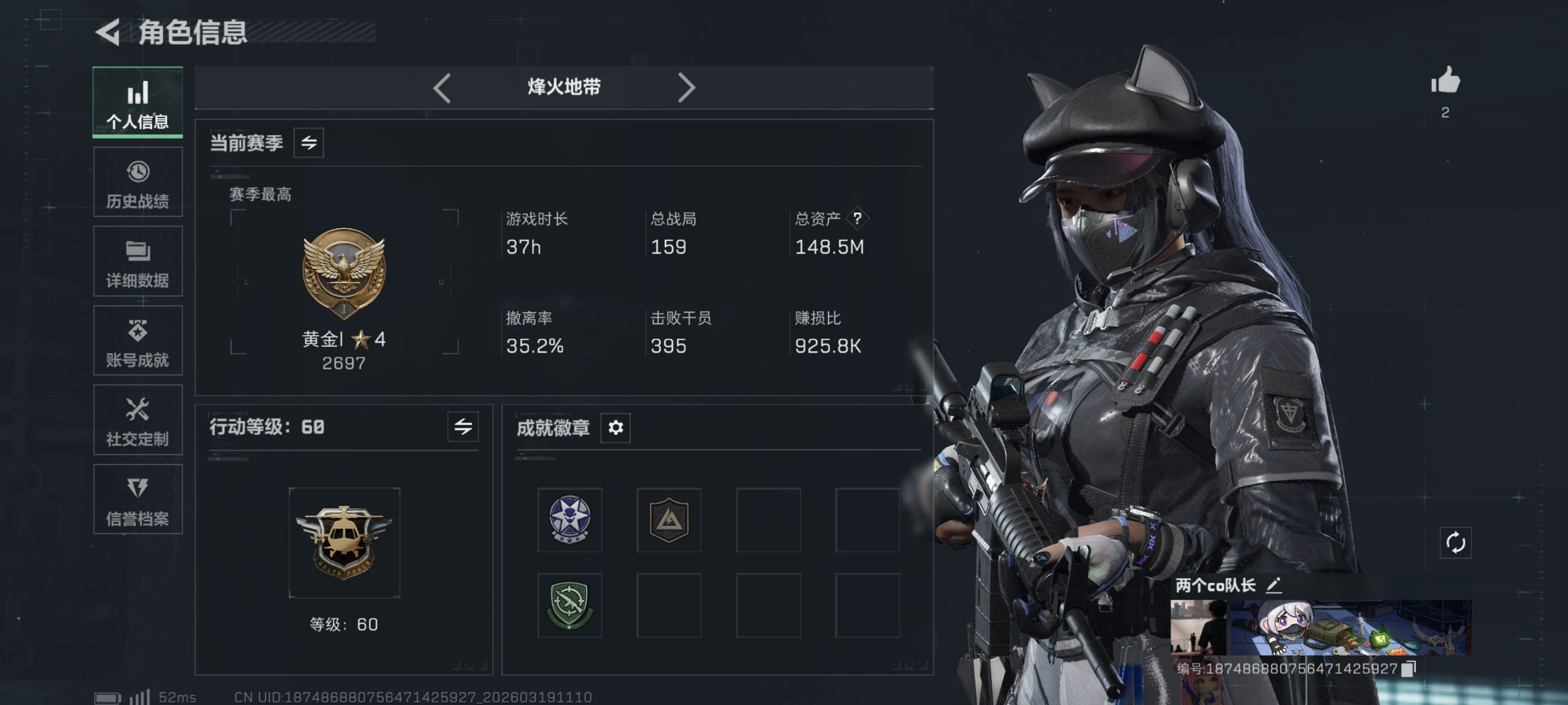
Task: Open the 社交定制 customization panel
Action: 137,420
